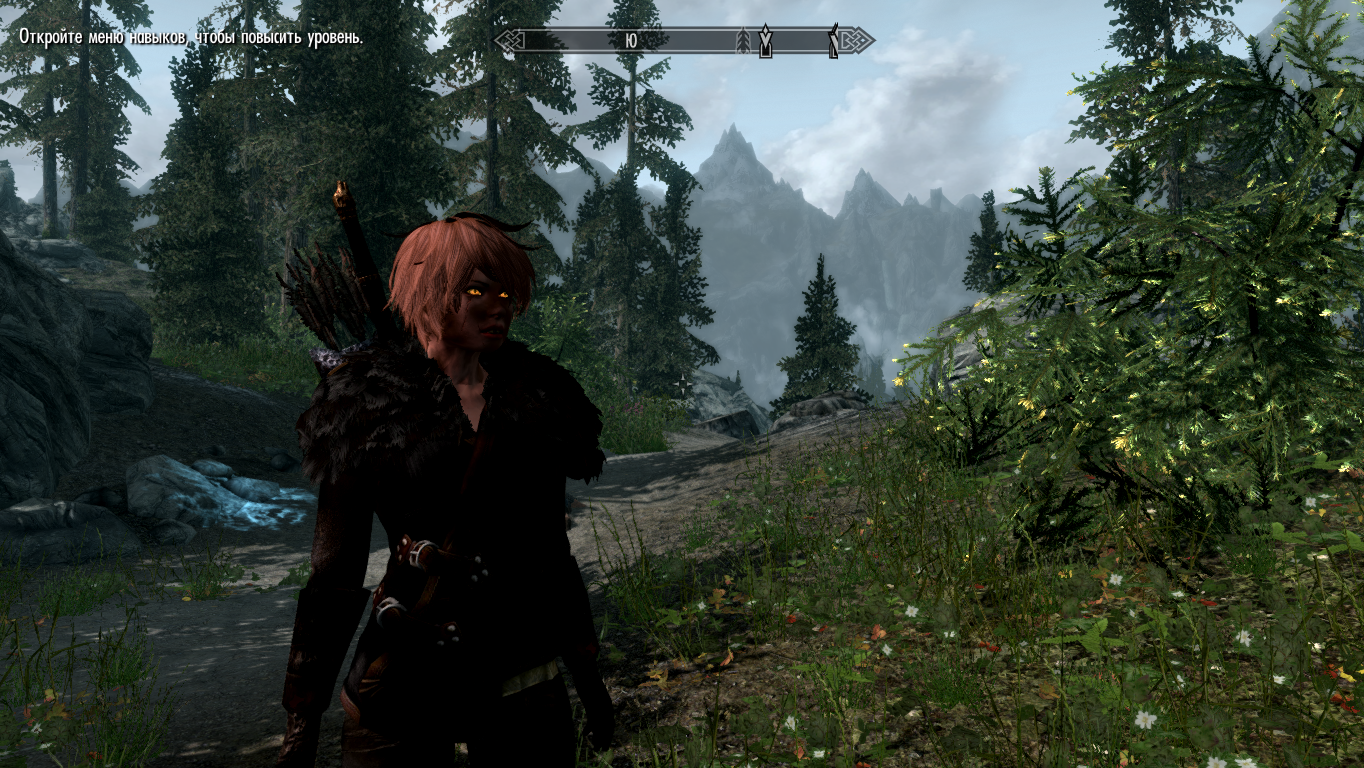Click the compass bar at the top
This screenshot has width=1364, height=768.
684,41
